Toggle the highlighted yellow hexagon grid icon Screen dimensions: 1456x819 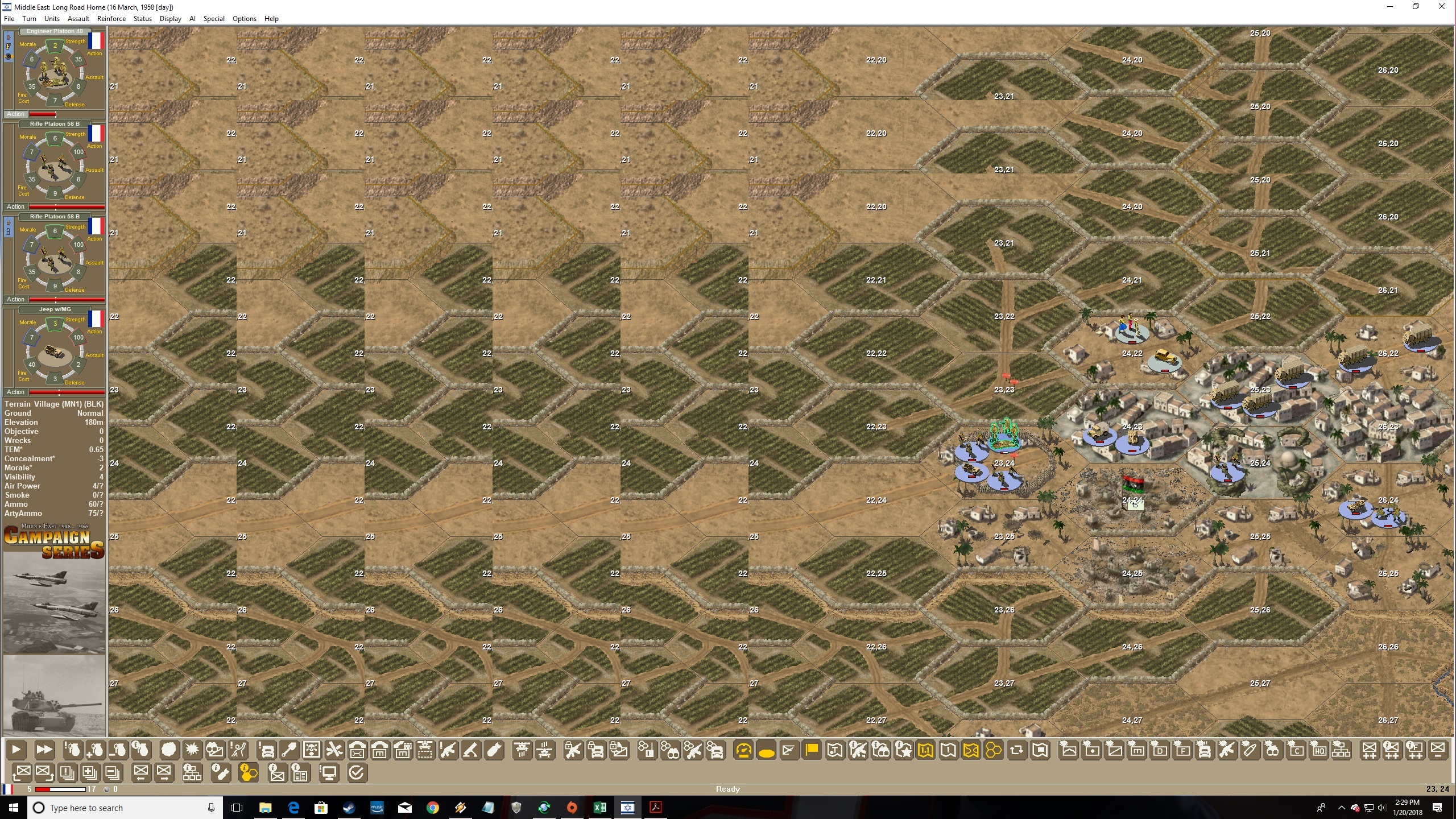point(994,750)
